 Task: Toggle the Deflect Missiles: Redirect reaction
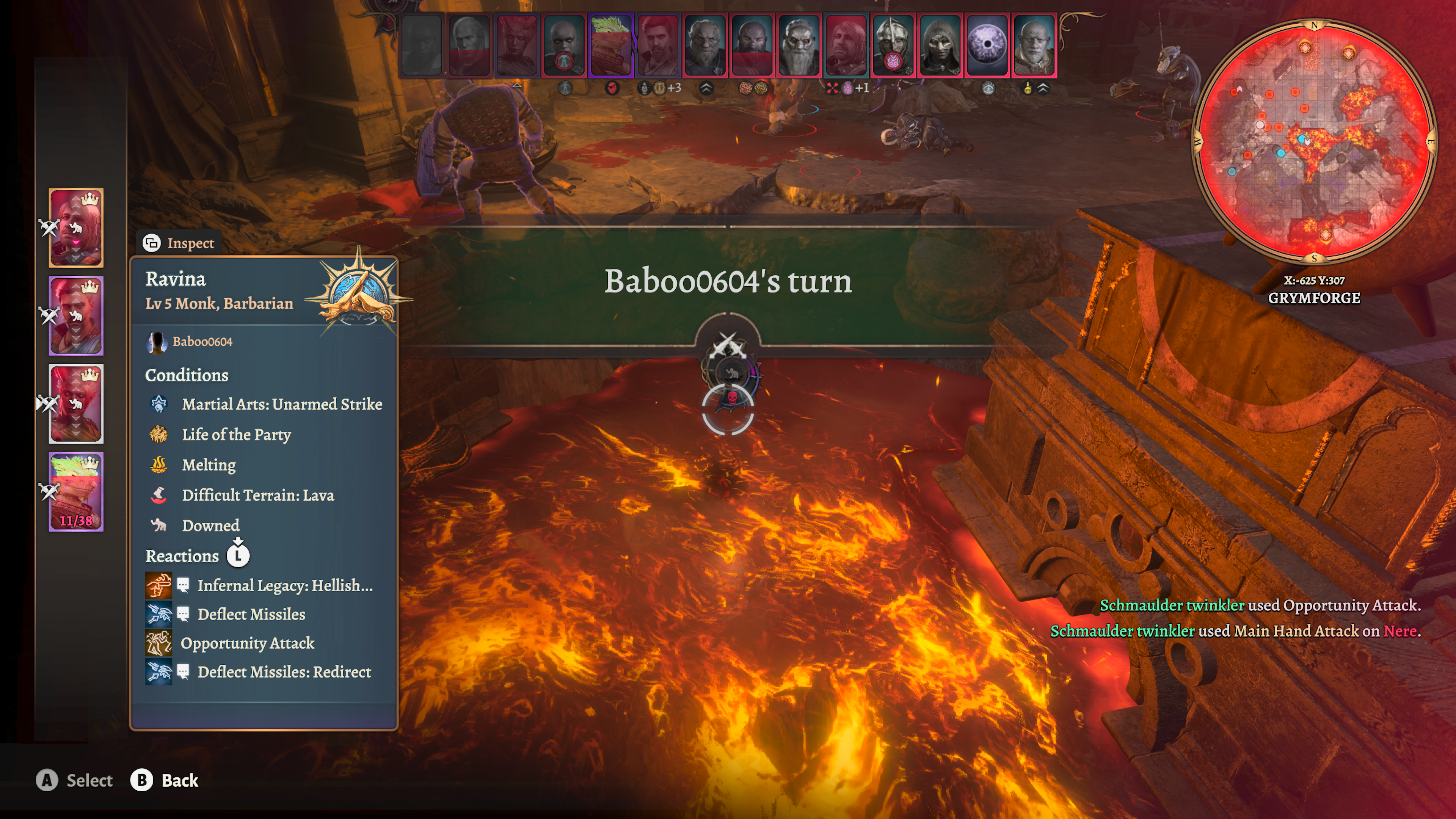point(284,672)
